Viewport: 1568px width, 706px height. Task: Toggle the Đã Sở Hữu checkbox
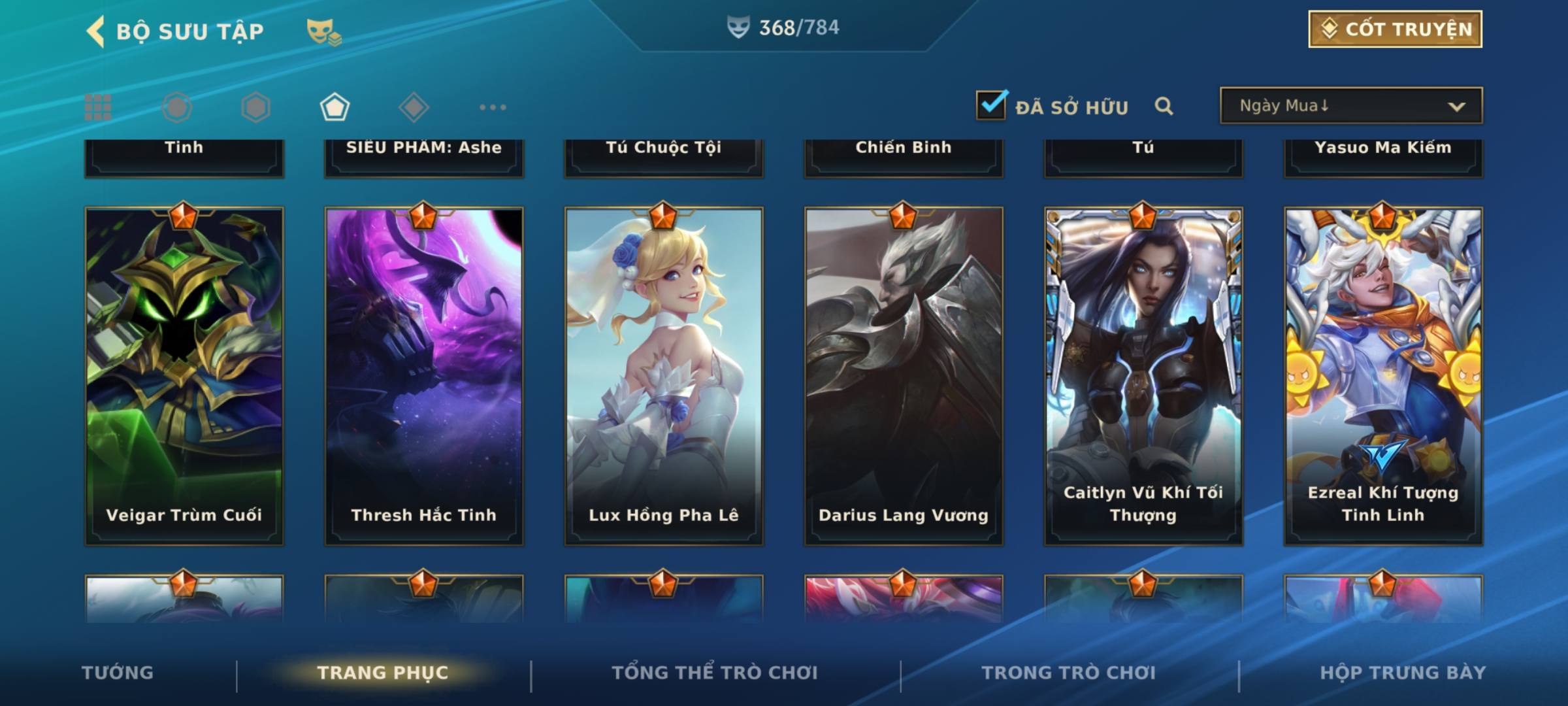pos(991,105)
